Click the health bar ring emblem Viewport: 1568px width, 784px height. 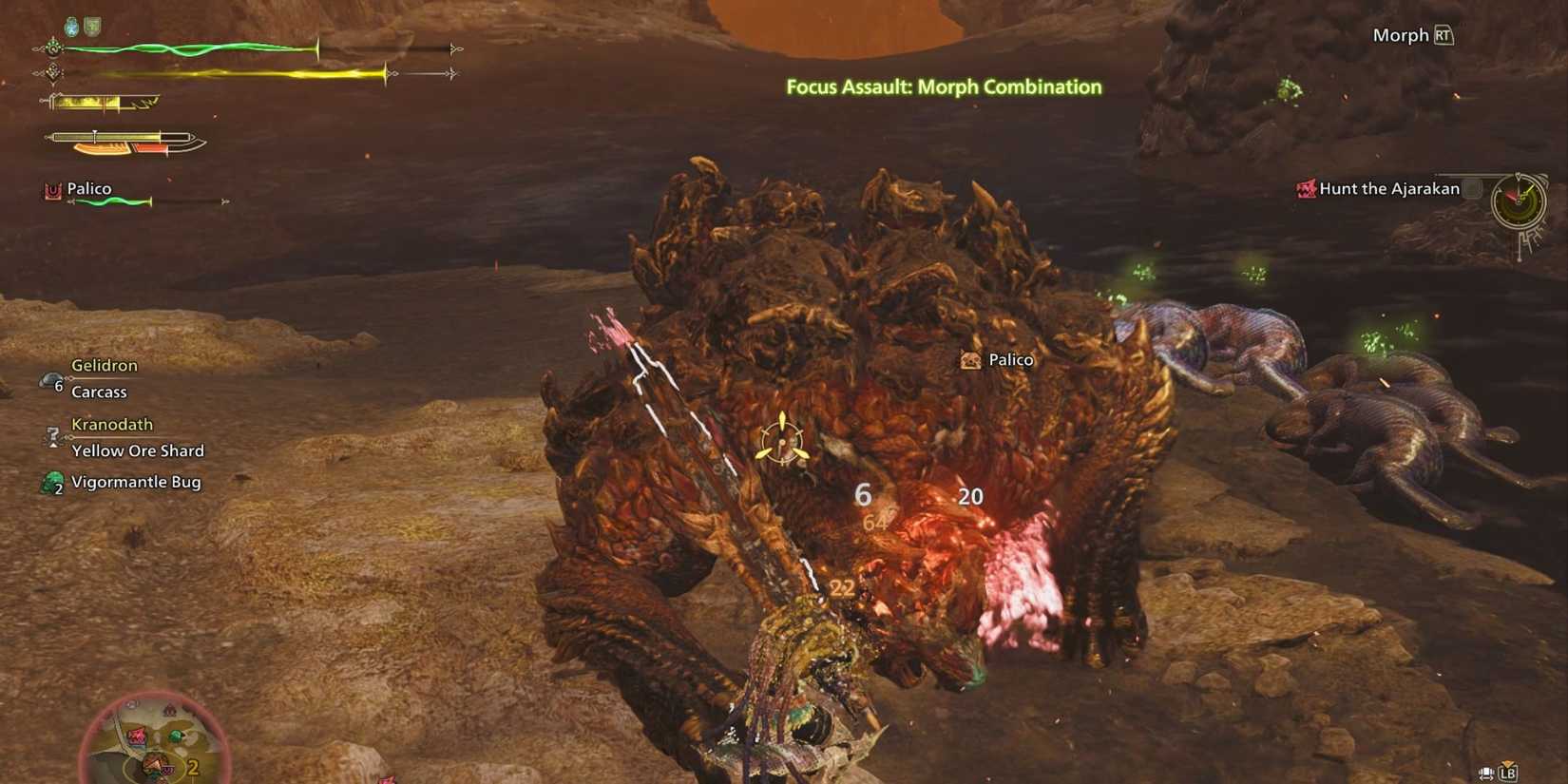(x=53, y=48)
